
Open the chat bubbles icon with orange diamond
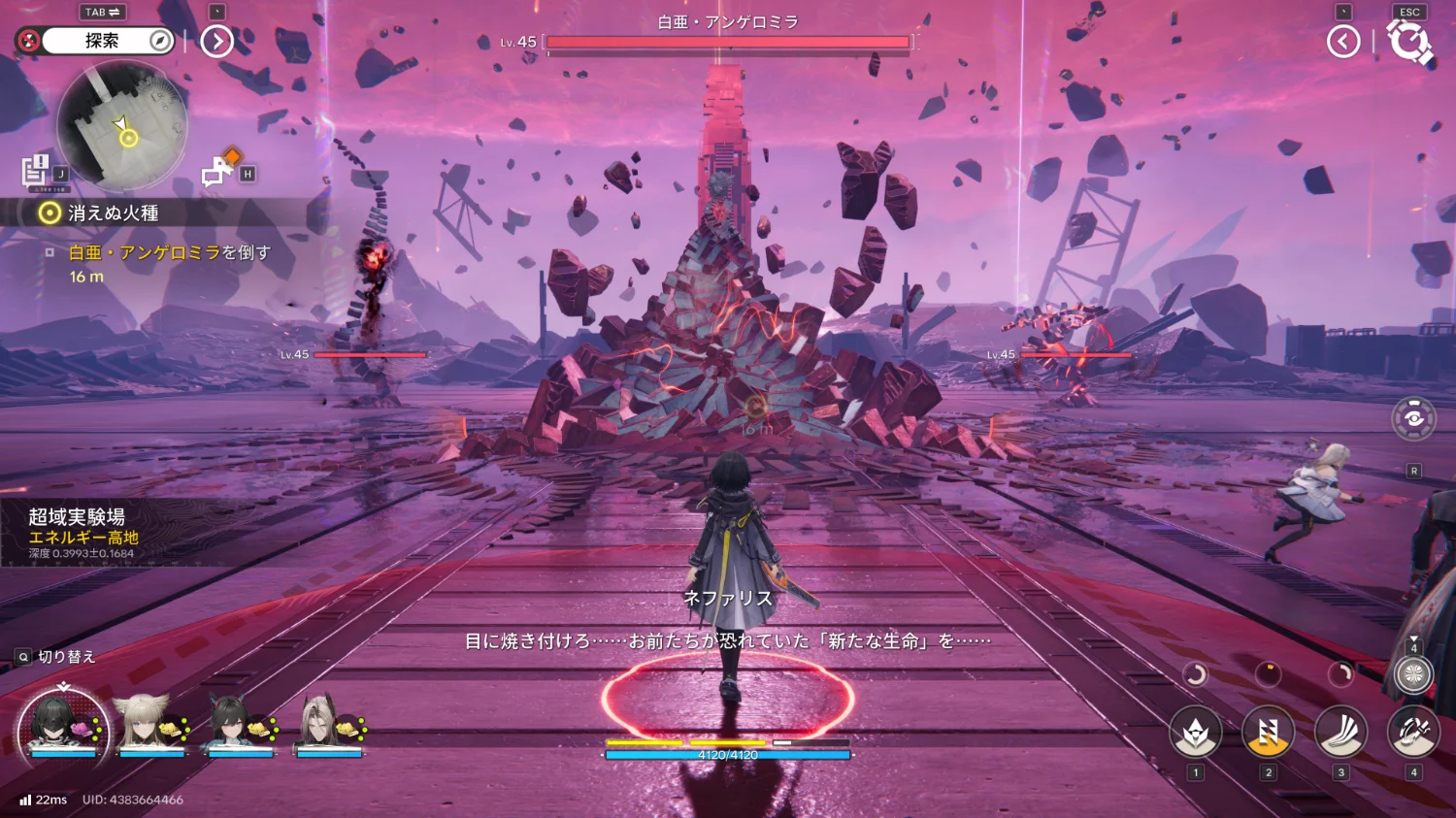[217, 169]
